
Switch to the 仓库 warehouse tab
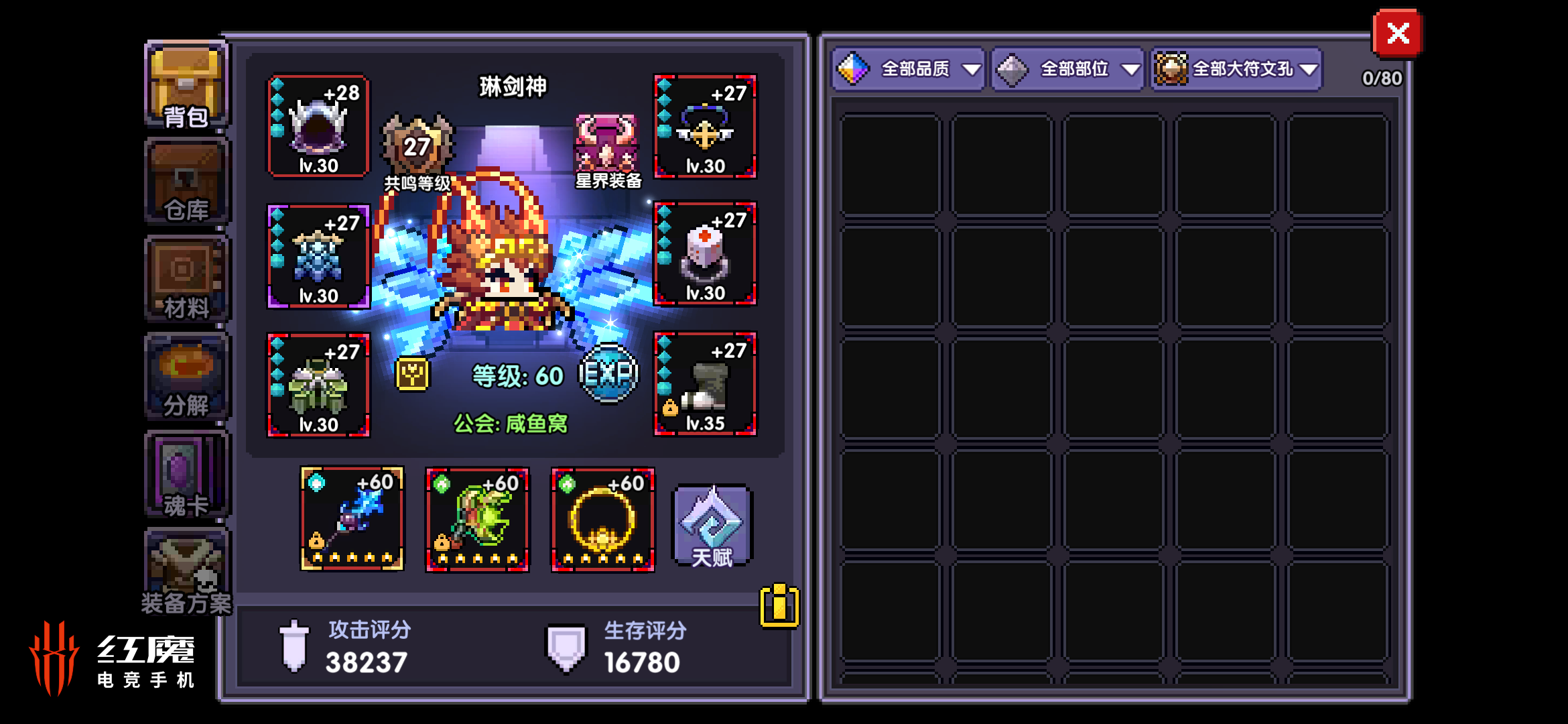click(x=186, y=181)
